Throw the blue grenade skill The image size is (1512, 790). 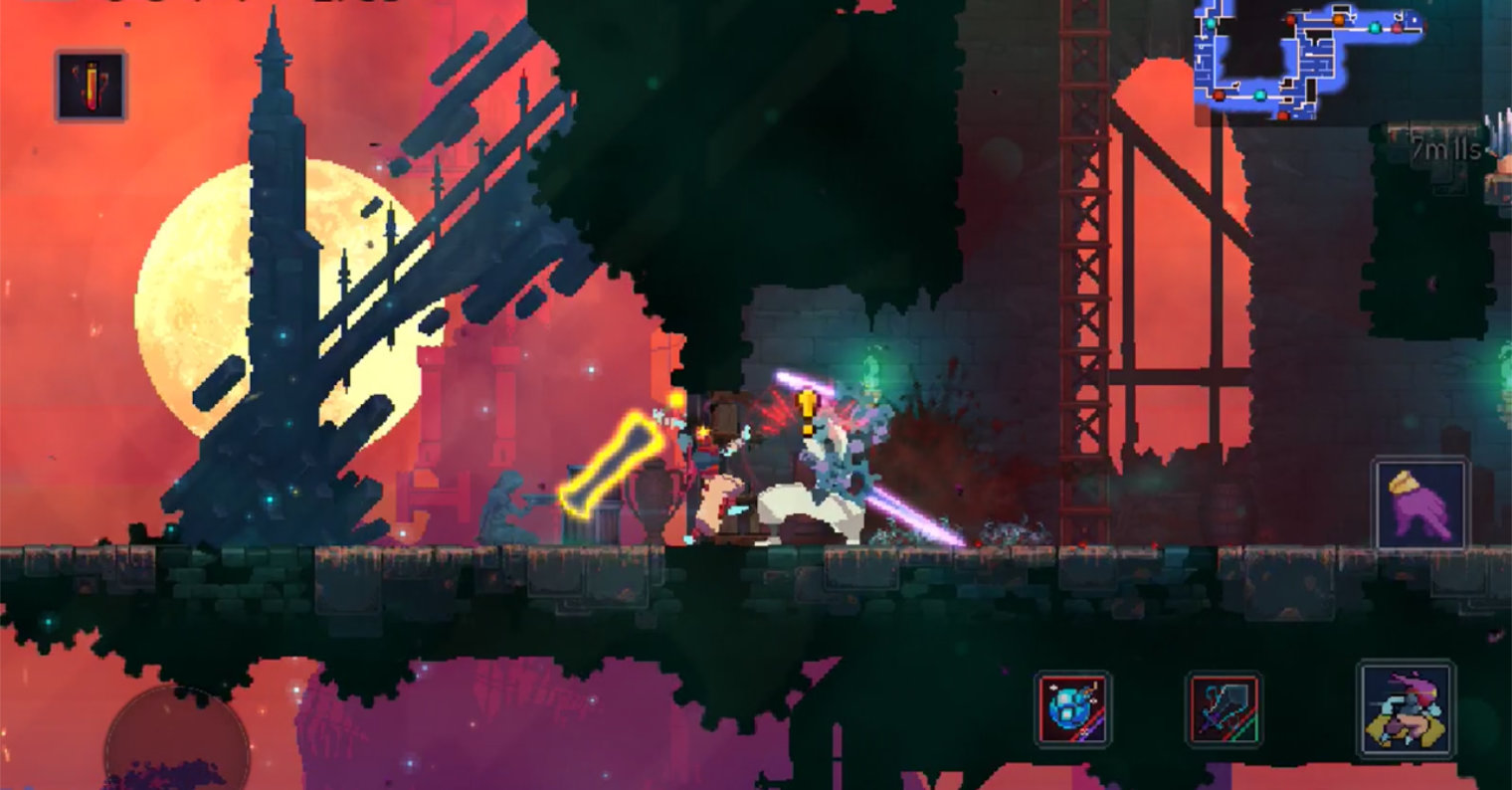pos(1072,708)
